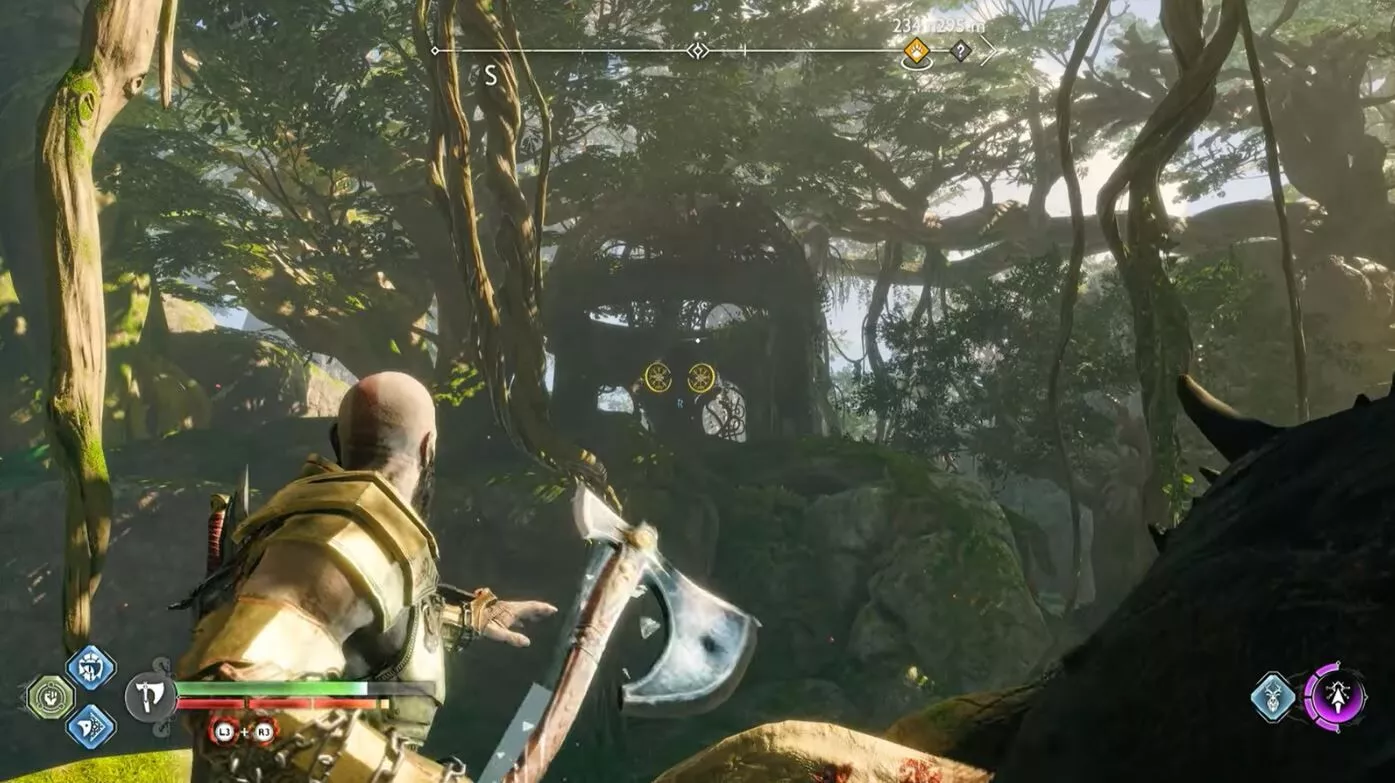Click the purple companion command arrow icon
1395x783 pixels.
point(1337,698)
